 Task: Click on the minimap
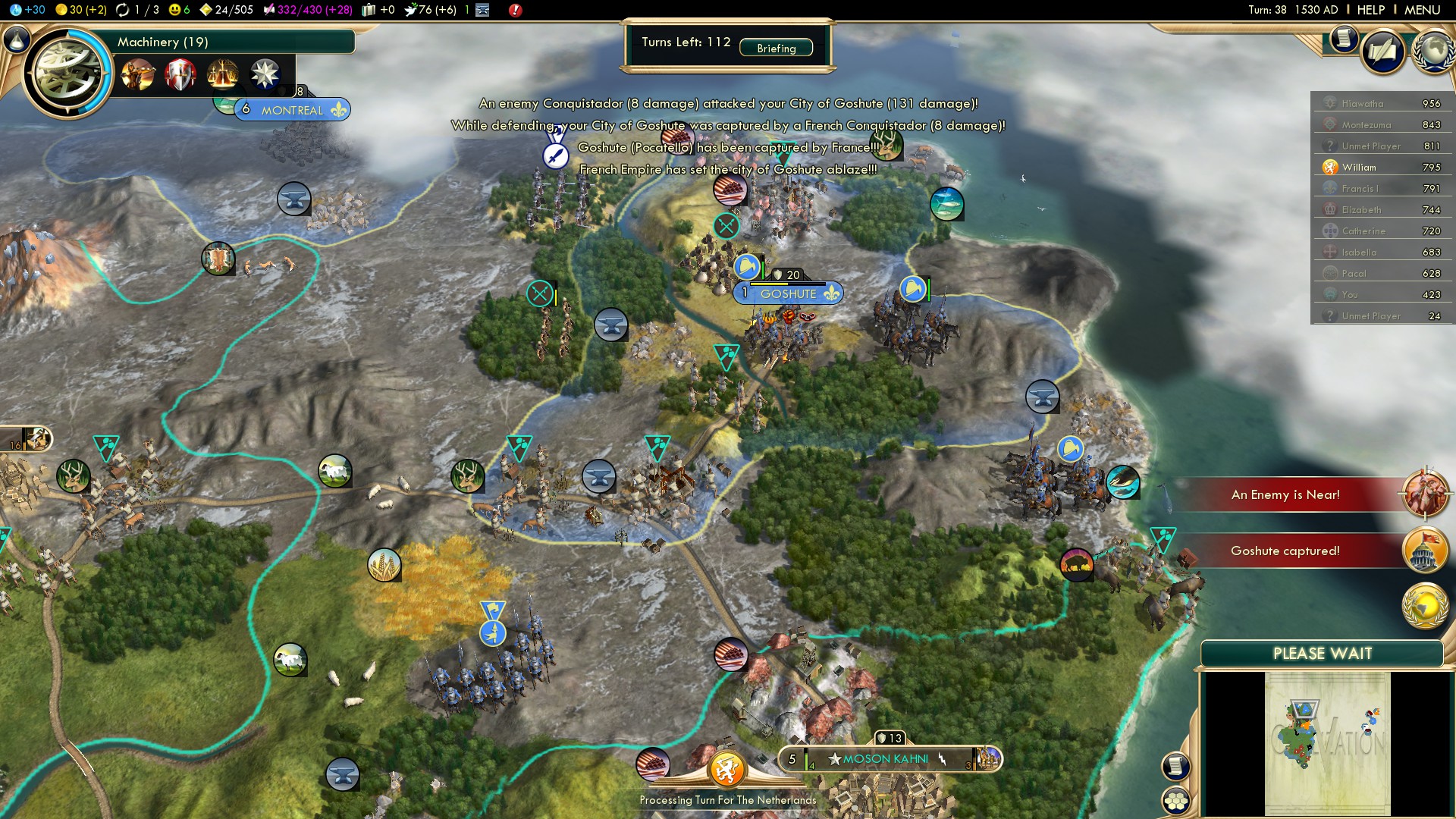click(x=1327, y=743)
